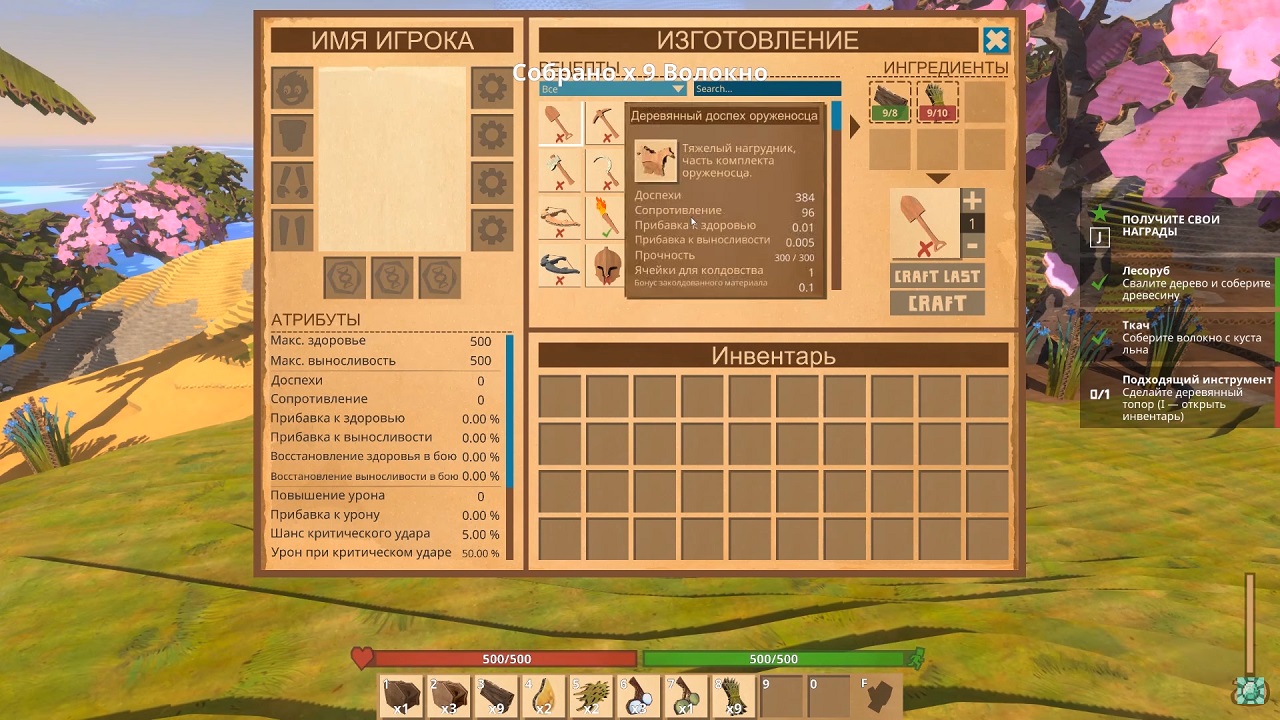Open the "Получите свои награды" rewards tracker
The height and width of the screenshot is (720, 1280).
pyautogui.click(x=1170, y=225)
